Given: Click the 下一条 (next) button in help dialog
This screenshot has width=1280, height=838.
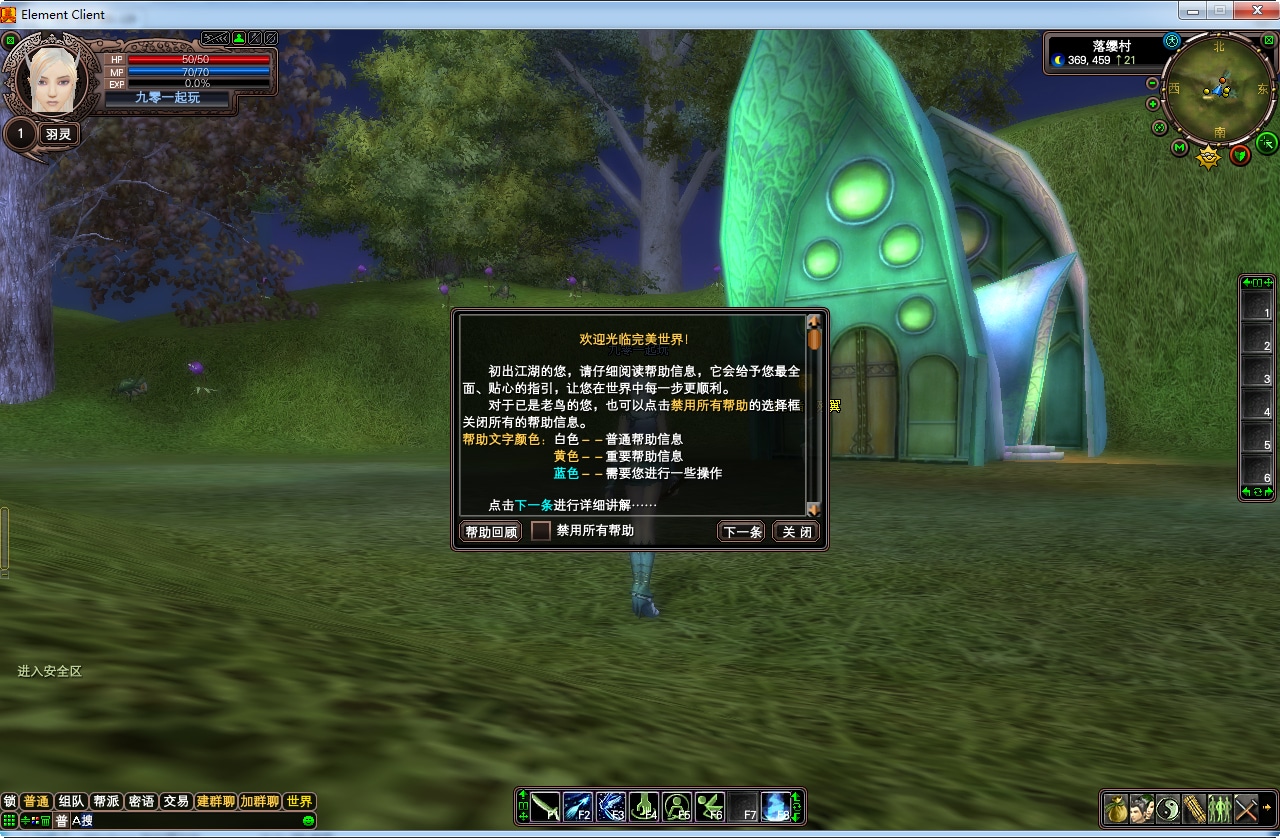Looking at the screenshot, I should pos(741,532).
